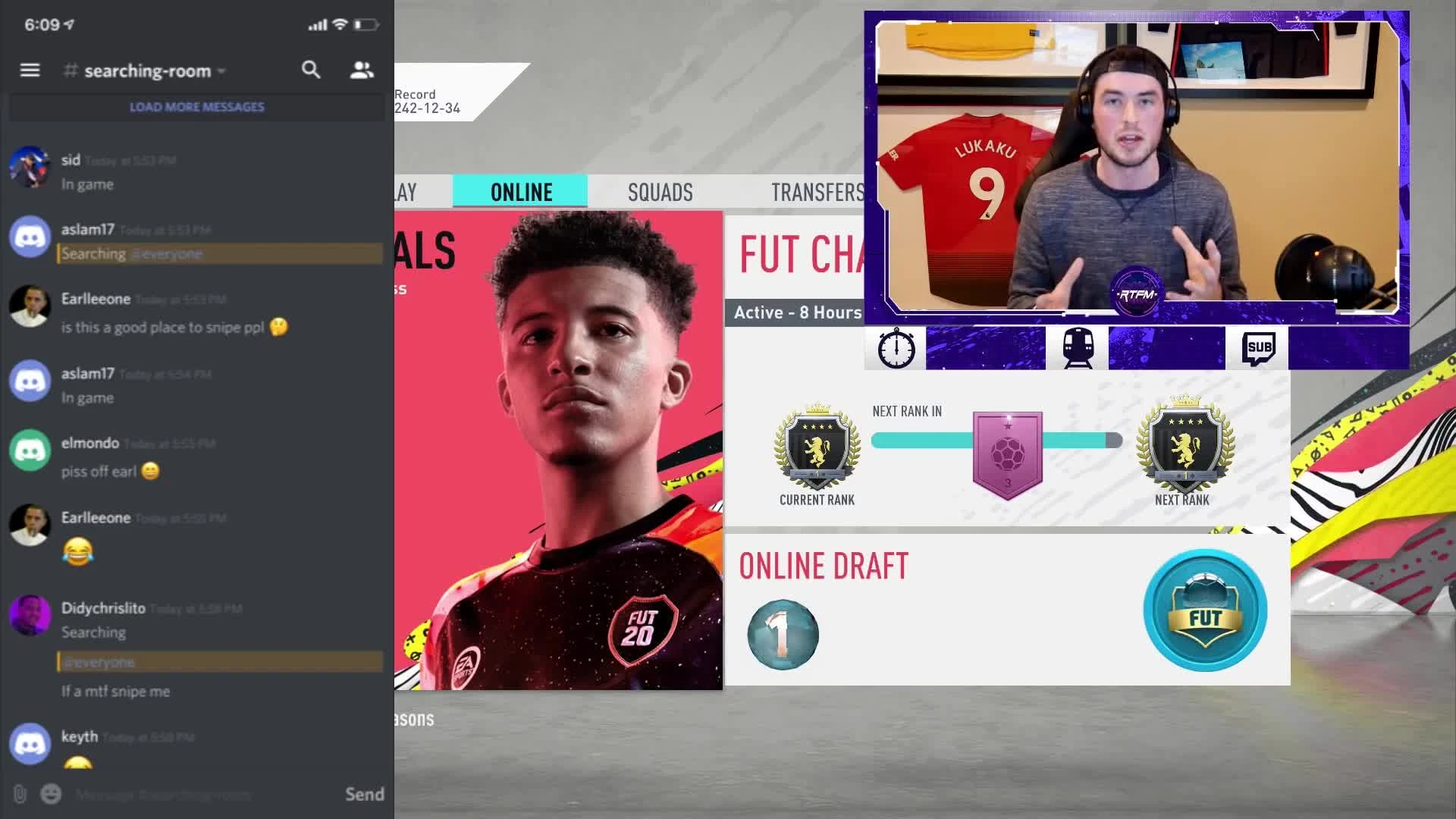Click the draft token ball under Online Draft
1456x819 pixels.
(784, 635)
